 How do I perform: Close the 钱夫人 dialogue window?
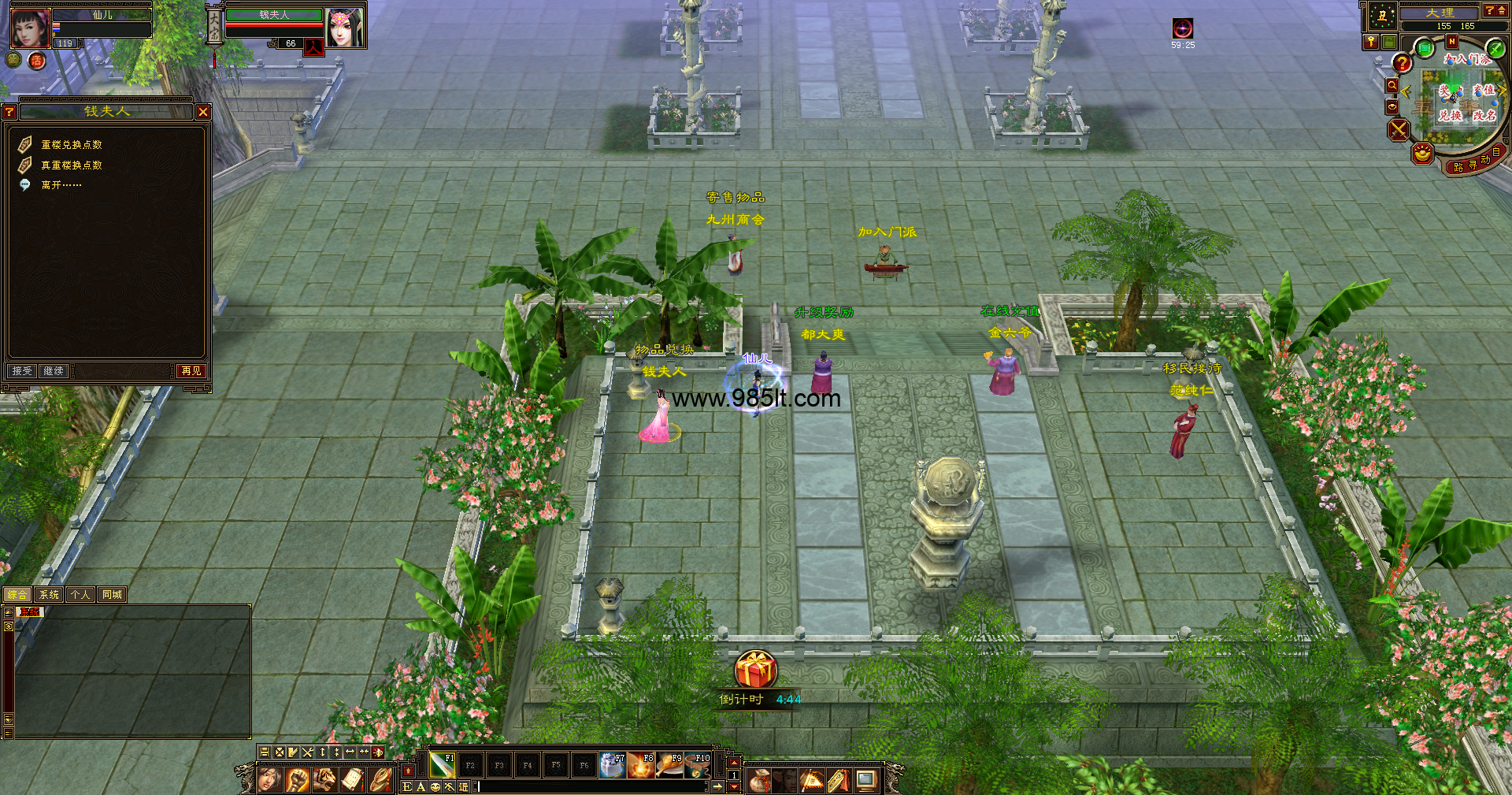tap(203, 112)
